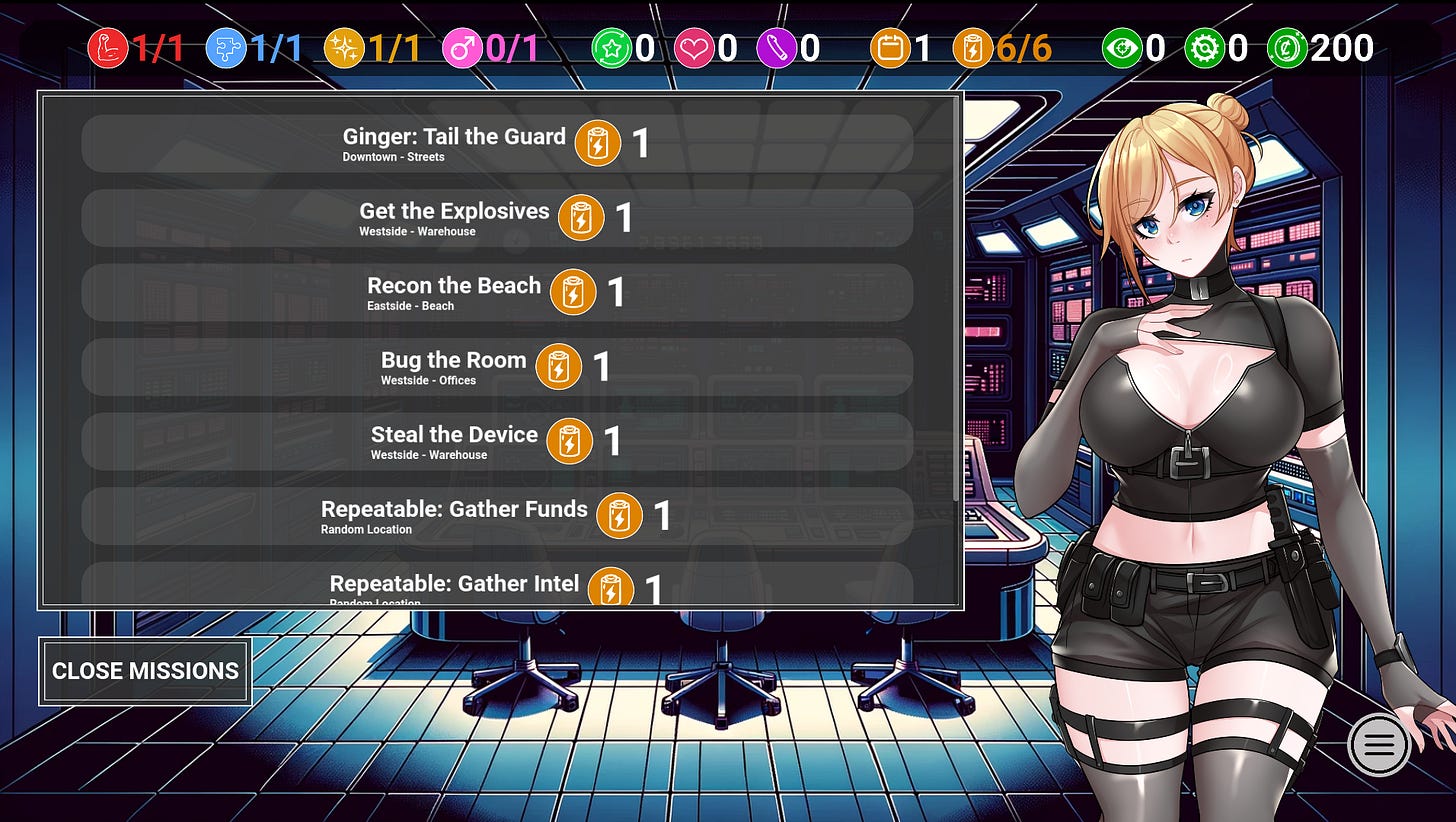
Task: Select the Steal the Device mission
Action: click(496, 441)
